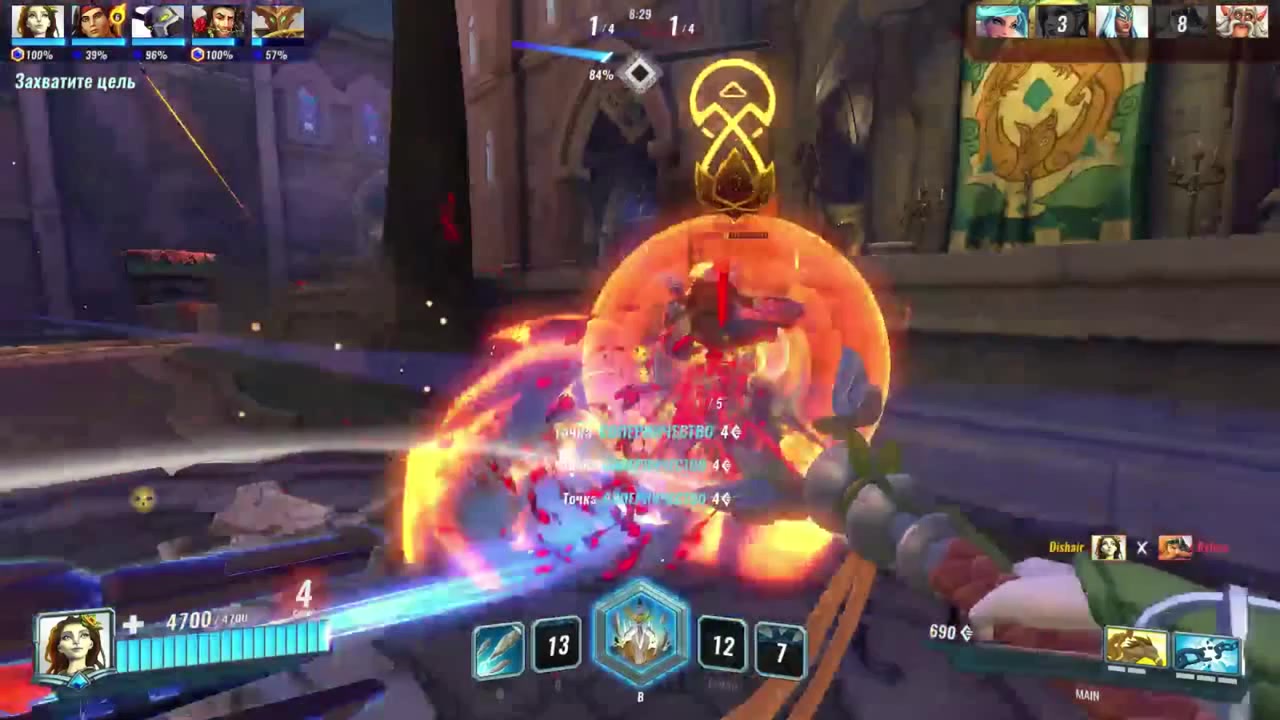Choose the white-mustached enemy portrait
The width and height of the screenshot is (1280, 720).
click(1241, 22)
